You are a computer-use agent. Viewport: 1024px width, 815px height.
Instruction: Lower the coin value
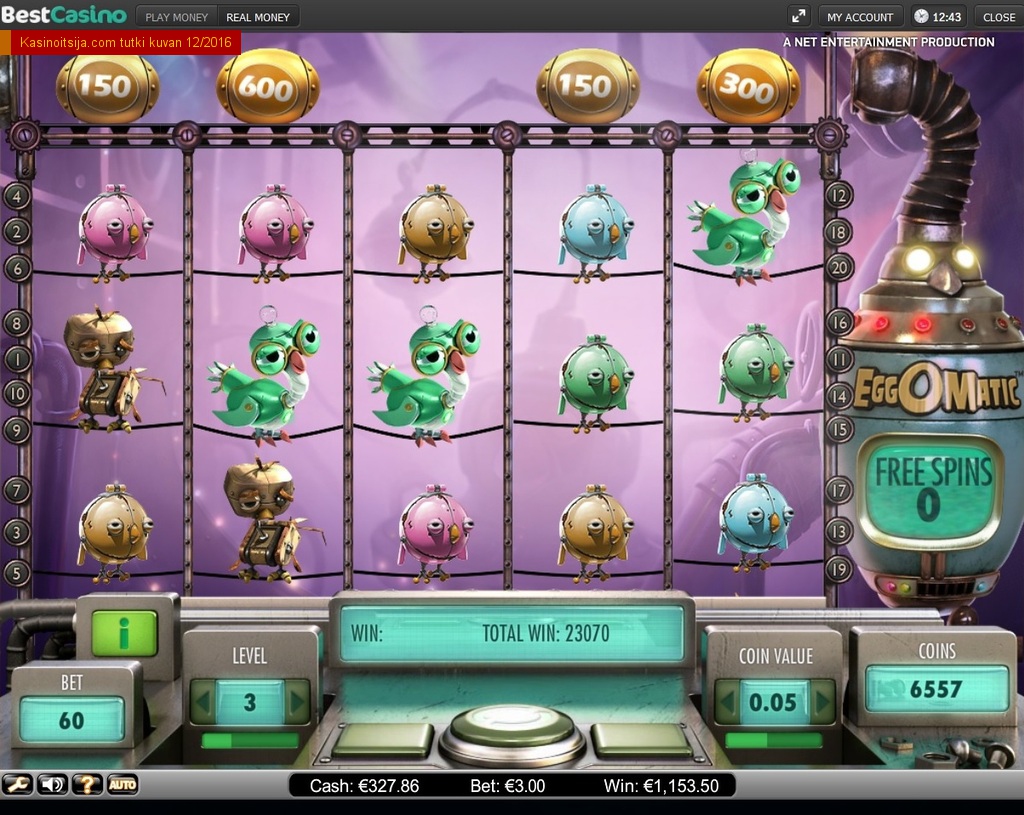727,702
